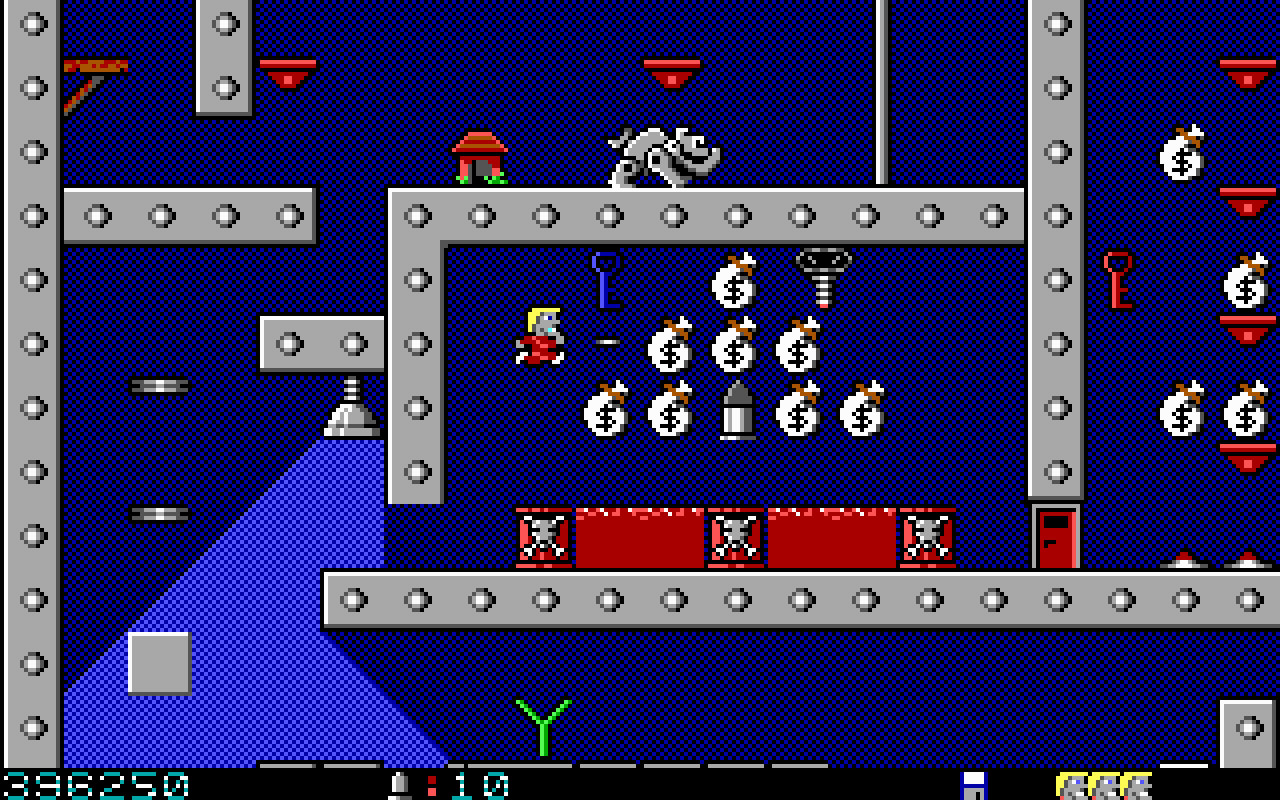Expand the lamp fixture under the short platform
Screen dimensions: 1280x800
(x=350, y=410)
